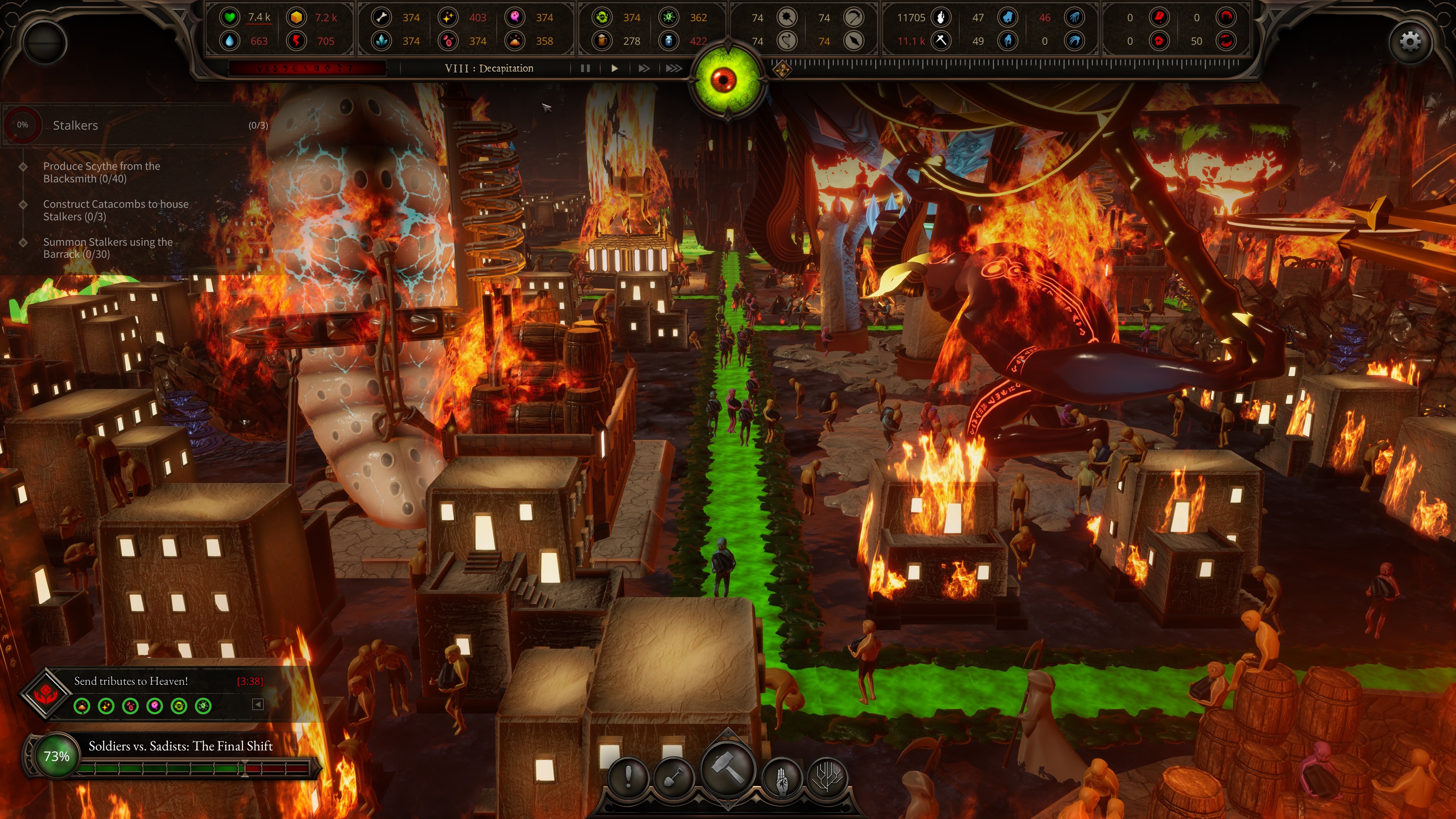Click the green eye emblem

727,80
